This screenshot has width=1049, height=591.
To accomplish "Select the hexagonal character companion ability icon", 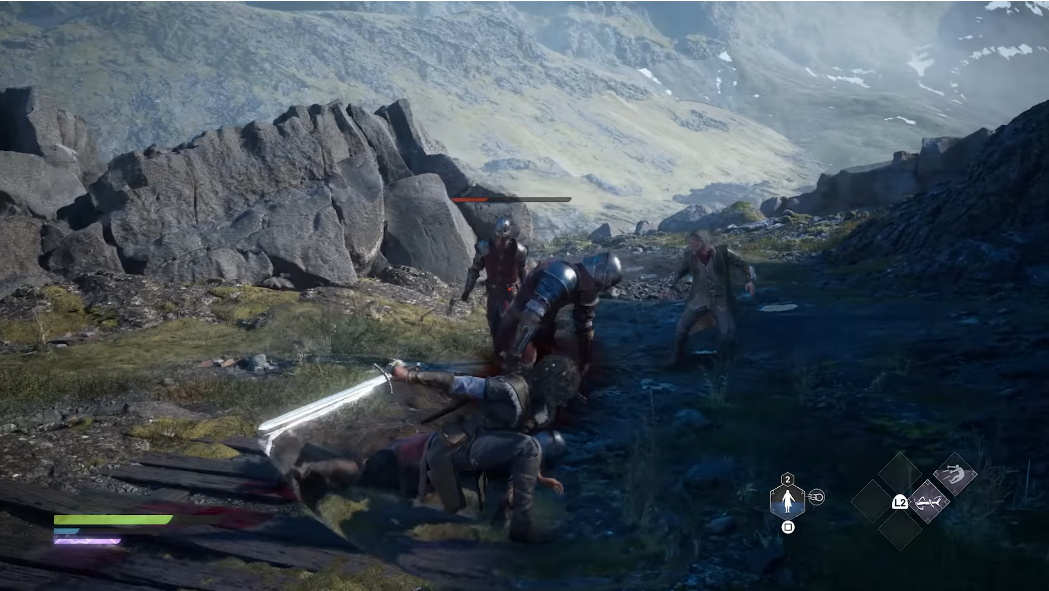I will (x=787, y=500).
